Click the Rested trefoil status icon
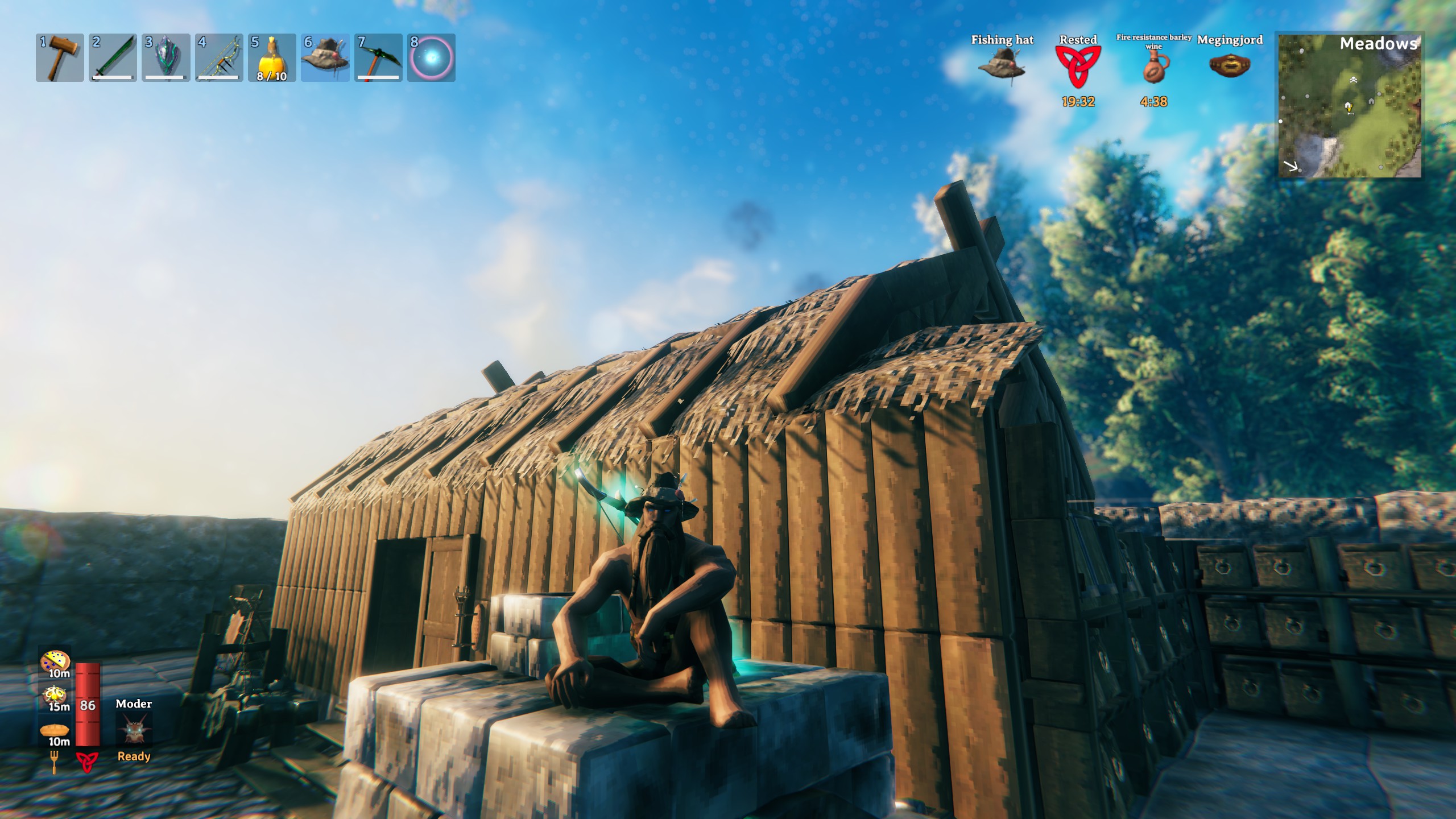This screenshot has width=1456, height=819. click(x=1079, y=67)
